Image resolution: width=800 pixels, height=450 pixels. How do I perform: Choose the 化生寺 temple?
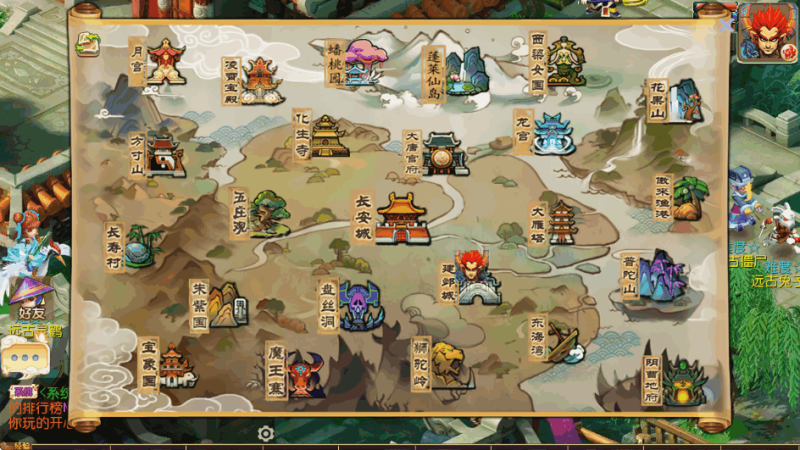[327, 136]
